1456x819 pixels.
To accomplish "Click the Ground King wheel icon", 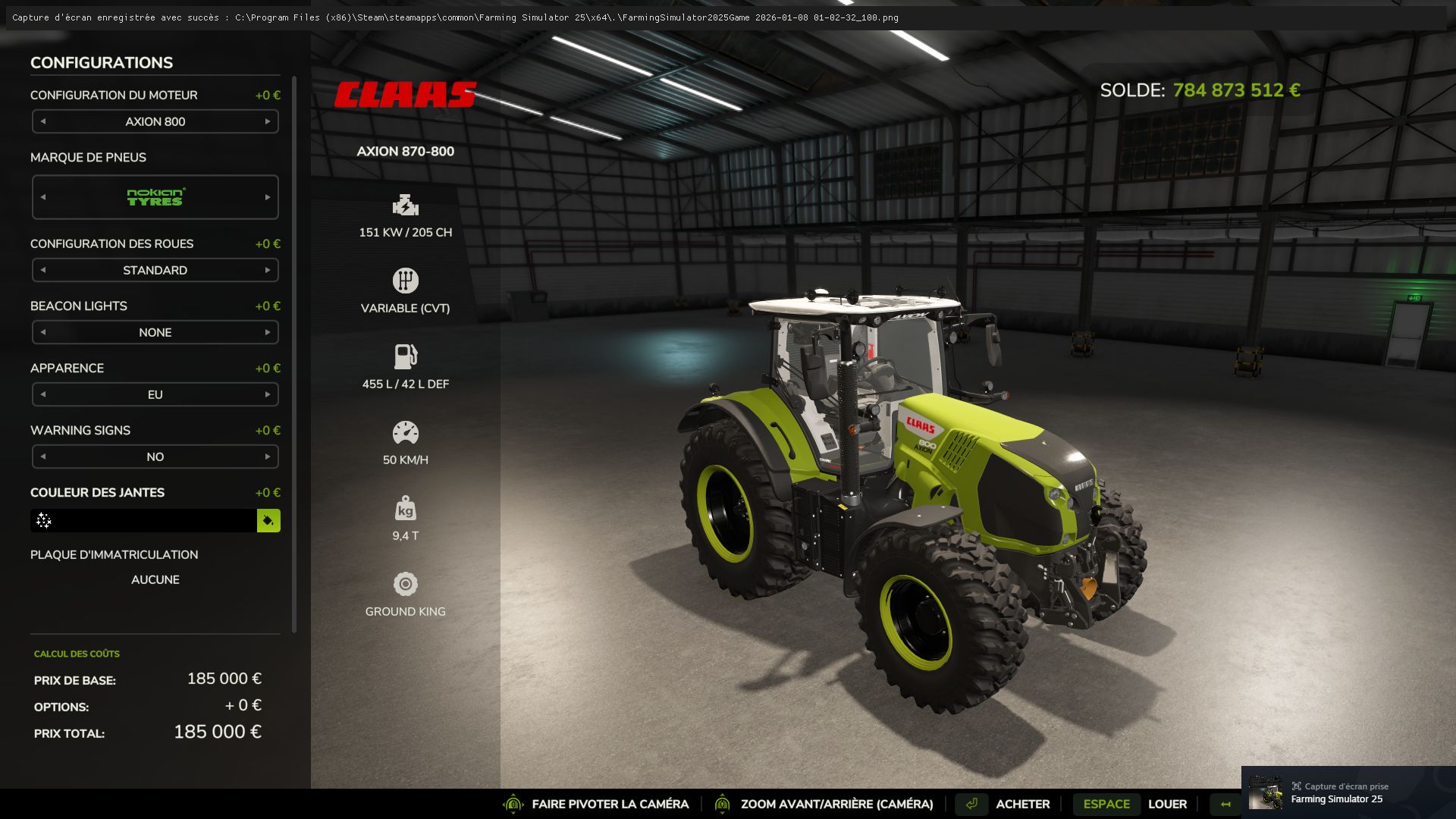I will [x=406, y=584].
